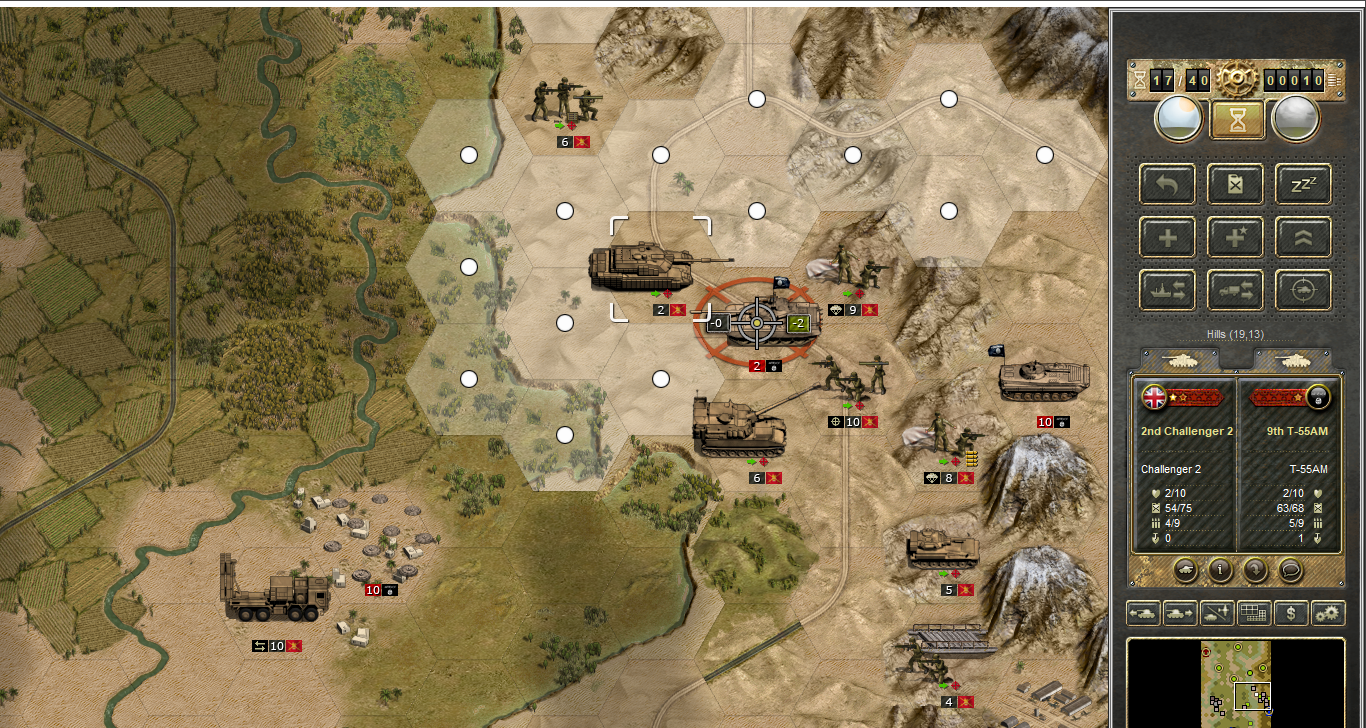Add elite reinforcements with the plus-star button
1366x728 pixels.
pos(1236,238)
